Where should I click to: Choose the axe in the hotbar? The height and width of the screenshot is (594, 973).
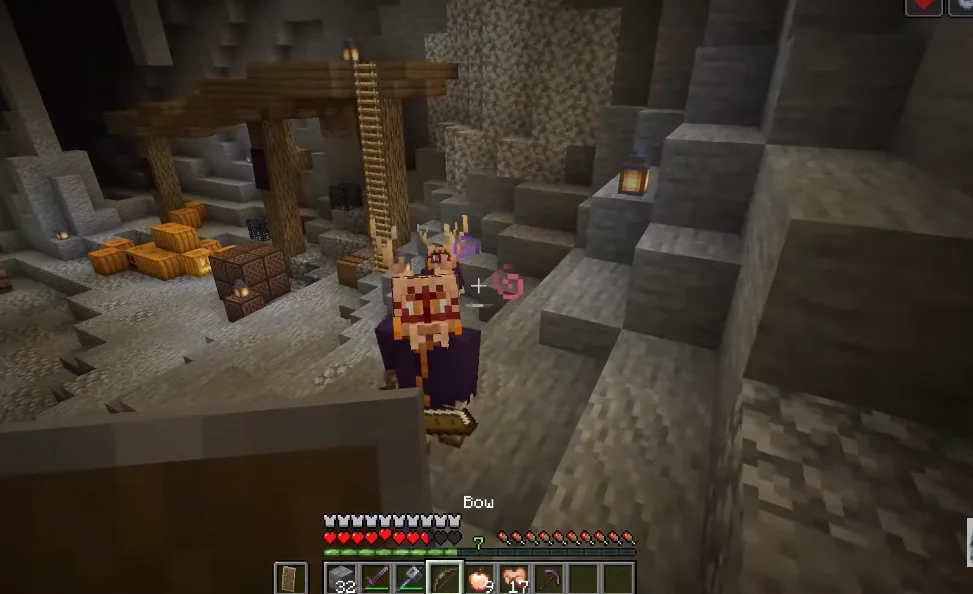410,579
